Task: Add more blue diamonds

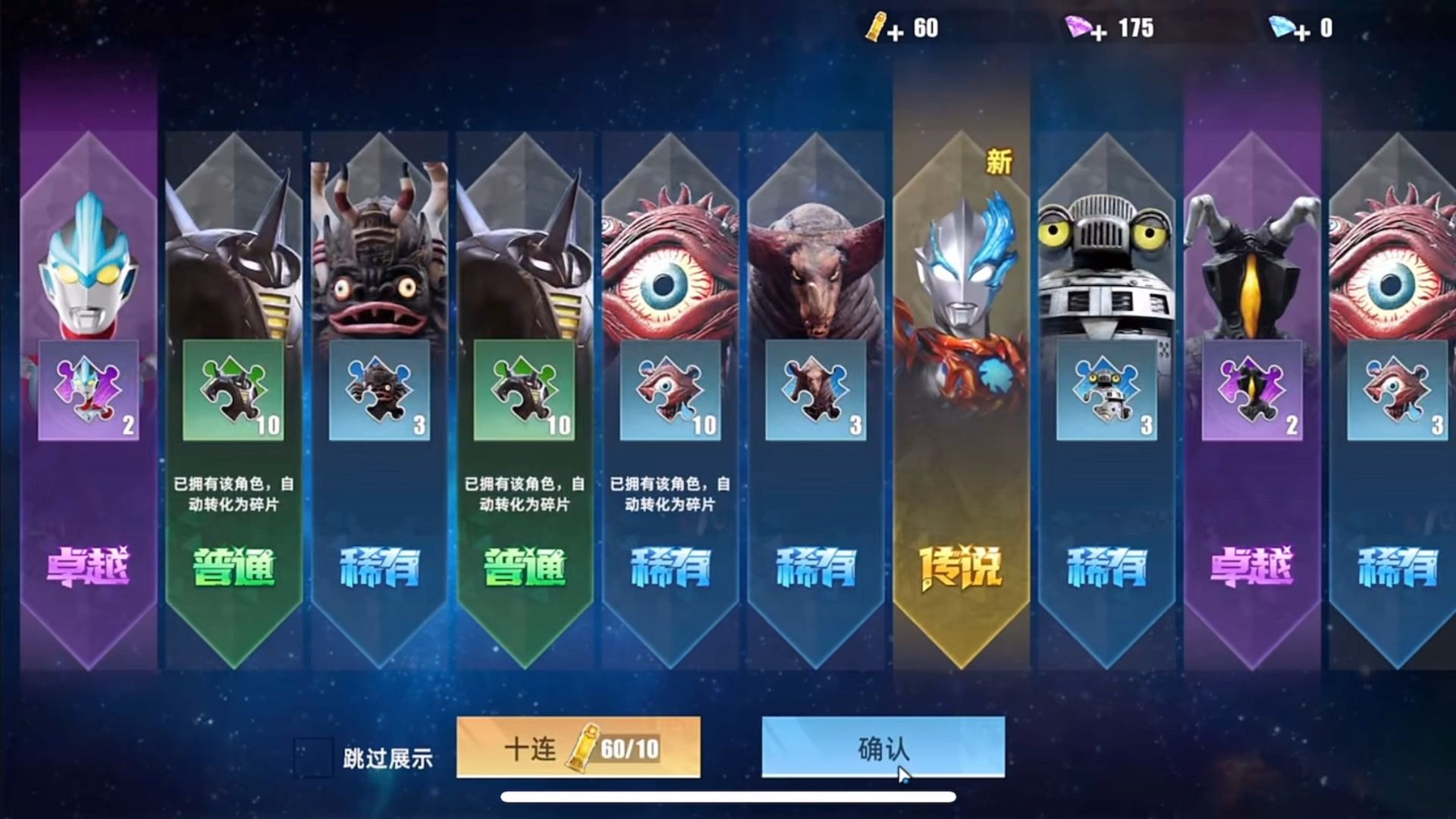Action: tap(1301, 32)
